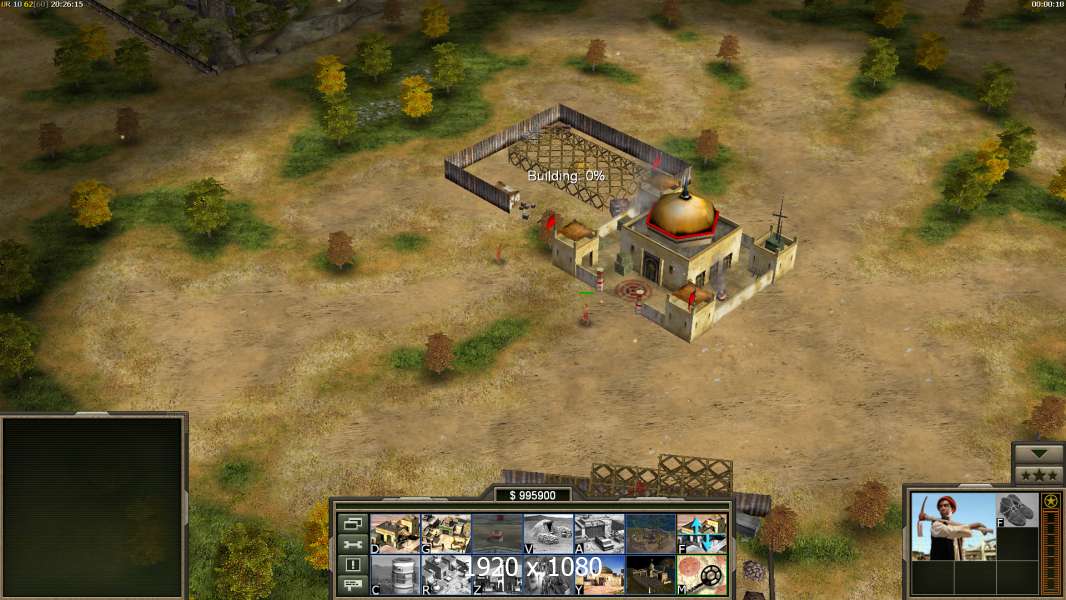
Task: Select the domed building icon marked Y
Action: coord(599,574)
